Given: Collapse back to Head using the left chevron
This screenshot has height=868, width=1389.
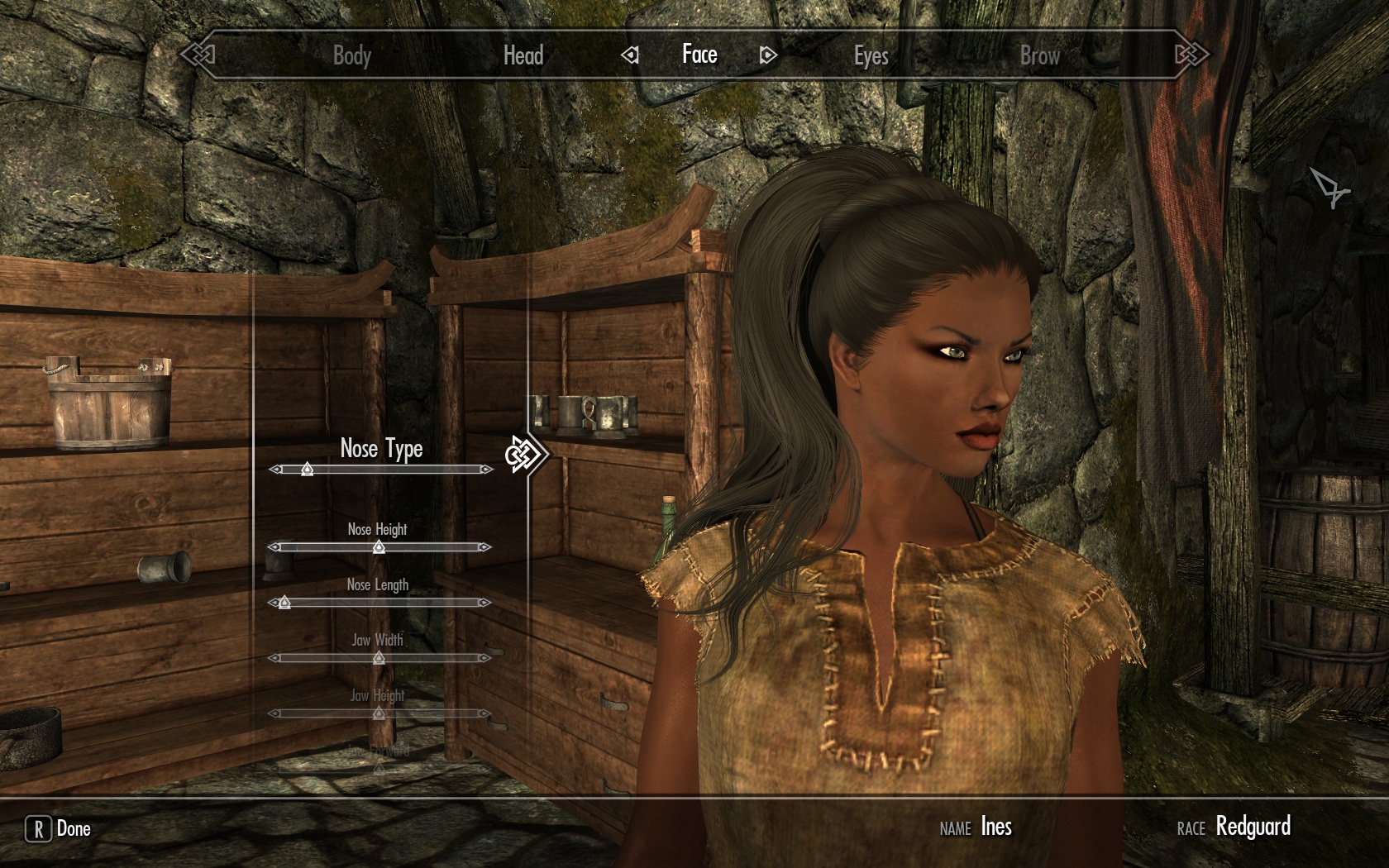Looking at the screenshot, I should point(631,55).
